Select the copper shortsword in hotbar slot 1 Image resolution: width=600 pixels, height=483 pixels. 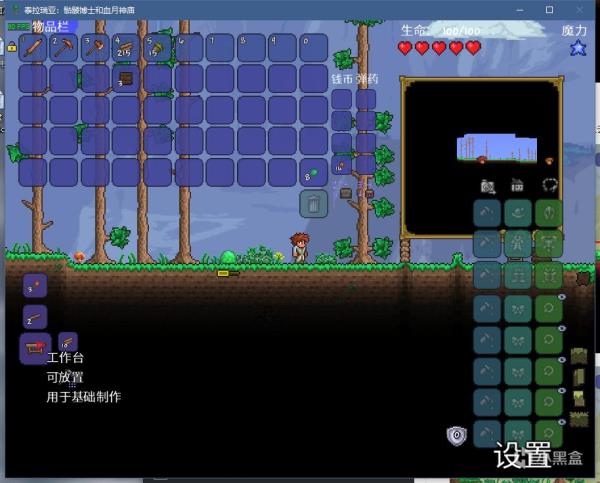click(x=32, y=47)
